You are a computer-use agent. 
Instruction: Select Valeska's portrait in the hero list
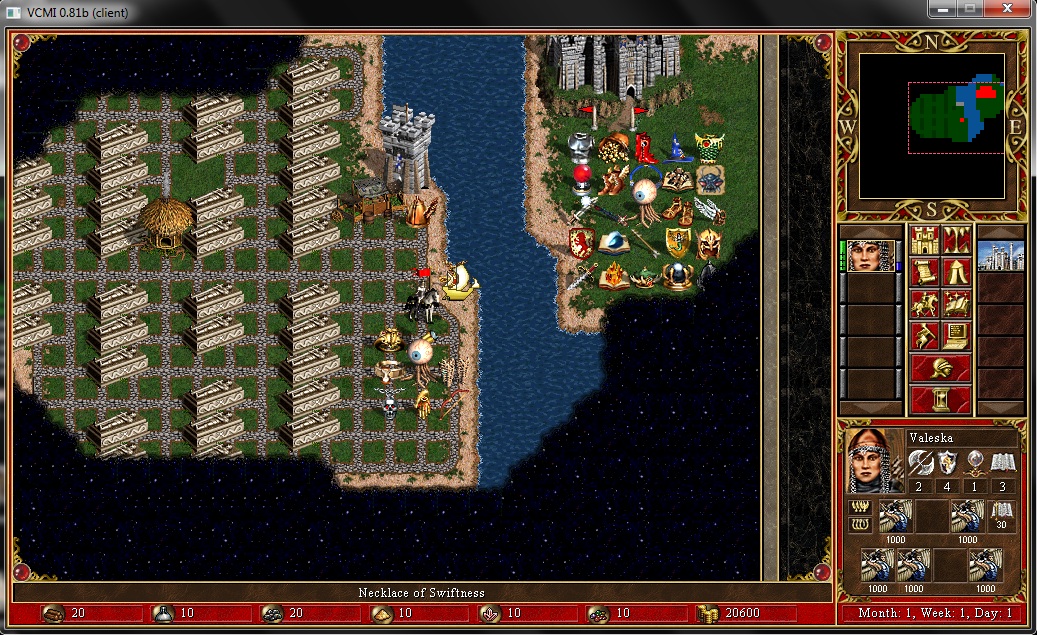[x=870, y=256]
